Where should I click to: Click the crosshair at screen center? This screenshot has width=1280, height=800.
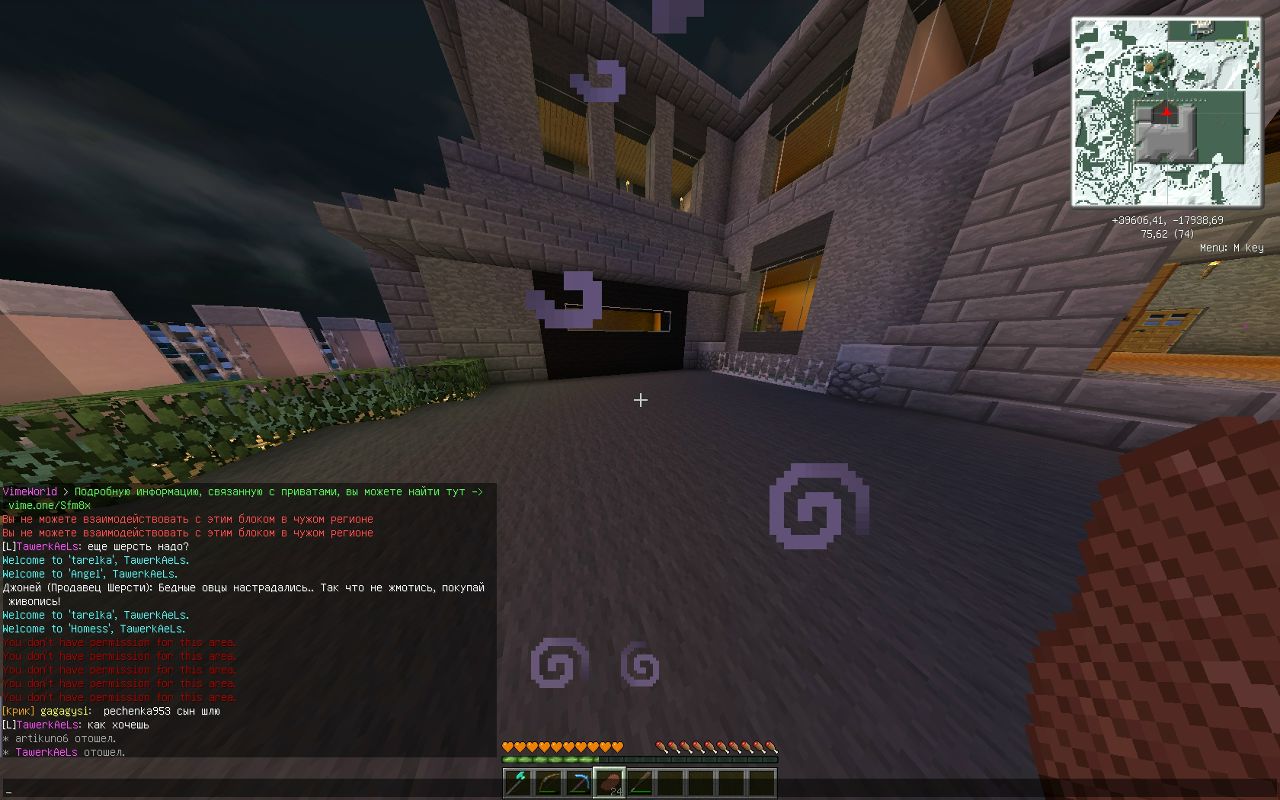pos(640,400)
